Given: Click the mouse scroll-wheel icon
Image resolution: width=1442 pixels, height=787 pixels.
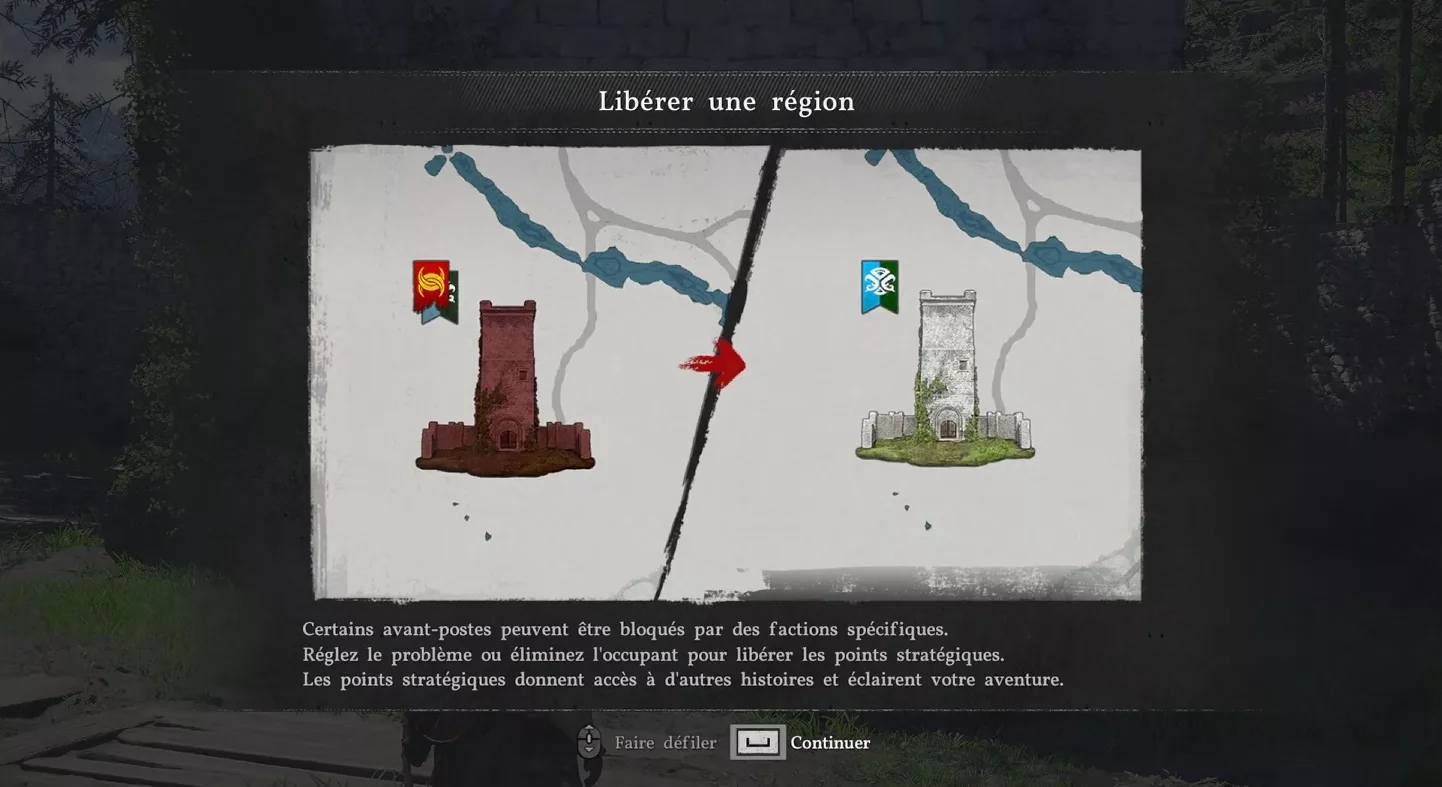Looking at the screenshot, I should 588,742.
